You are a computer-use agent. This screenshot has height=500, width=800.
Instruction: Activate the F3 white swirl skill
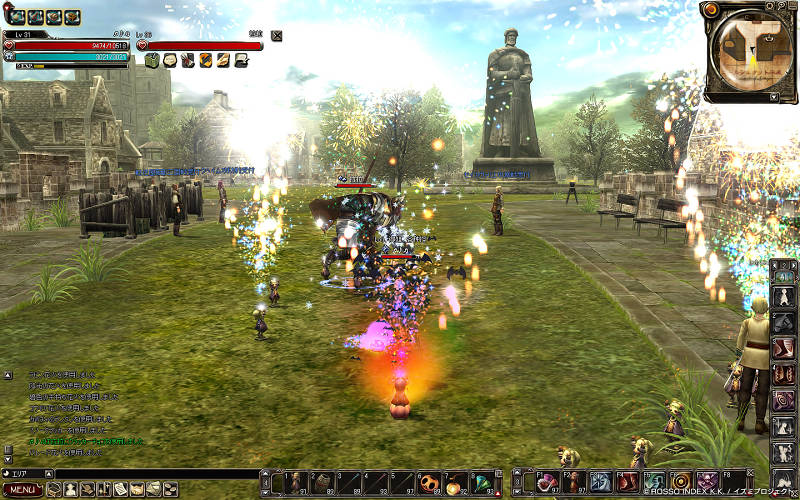coord(601,482)
